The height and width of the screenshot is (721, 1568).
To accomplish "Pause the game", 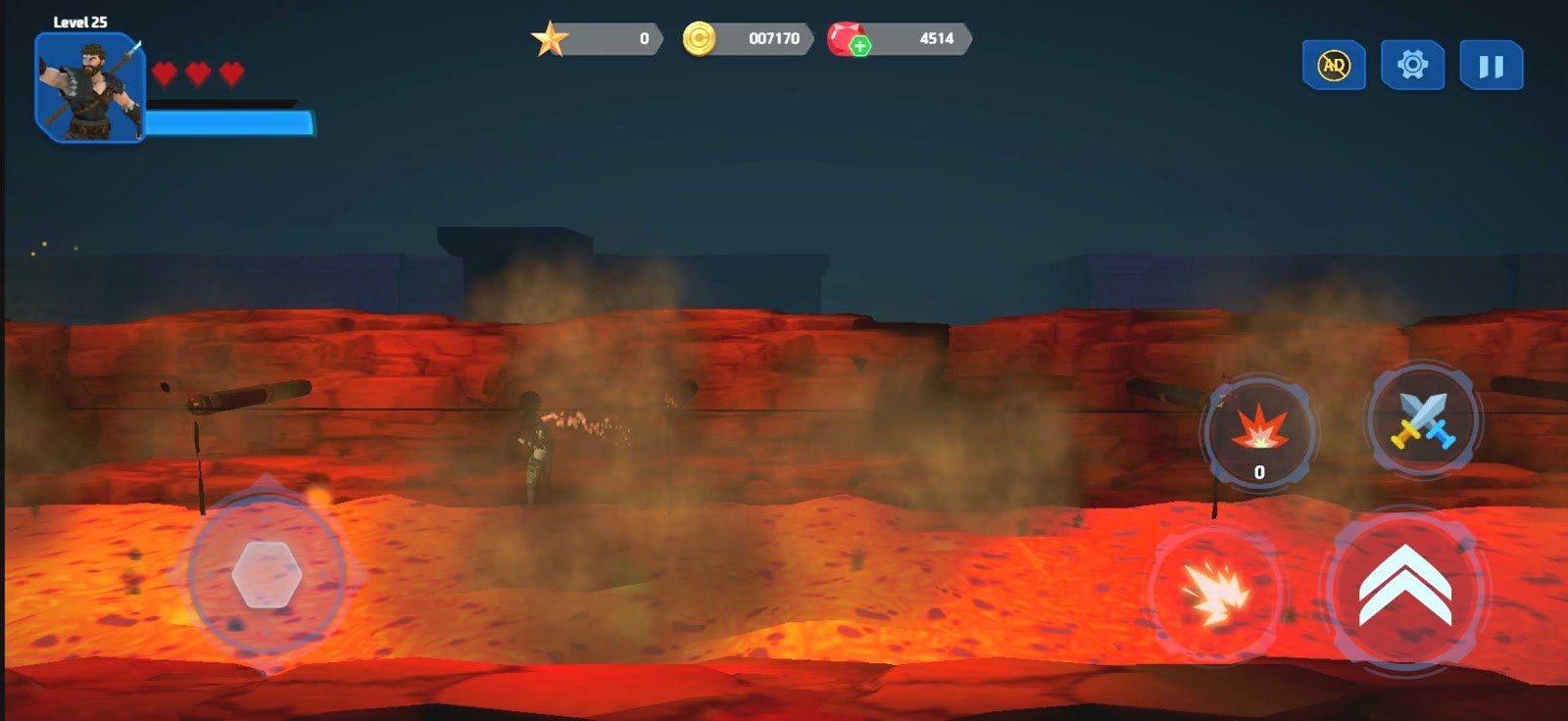I will [x=1491, y=66].
